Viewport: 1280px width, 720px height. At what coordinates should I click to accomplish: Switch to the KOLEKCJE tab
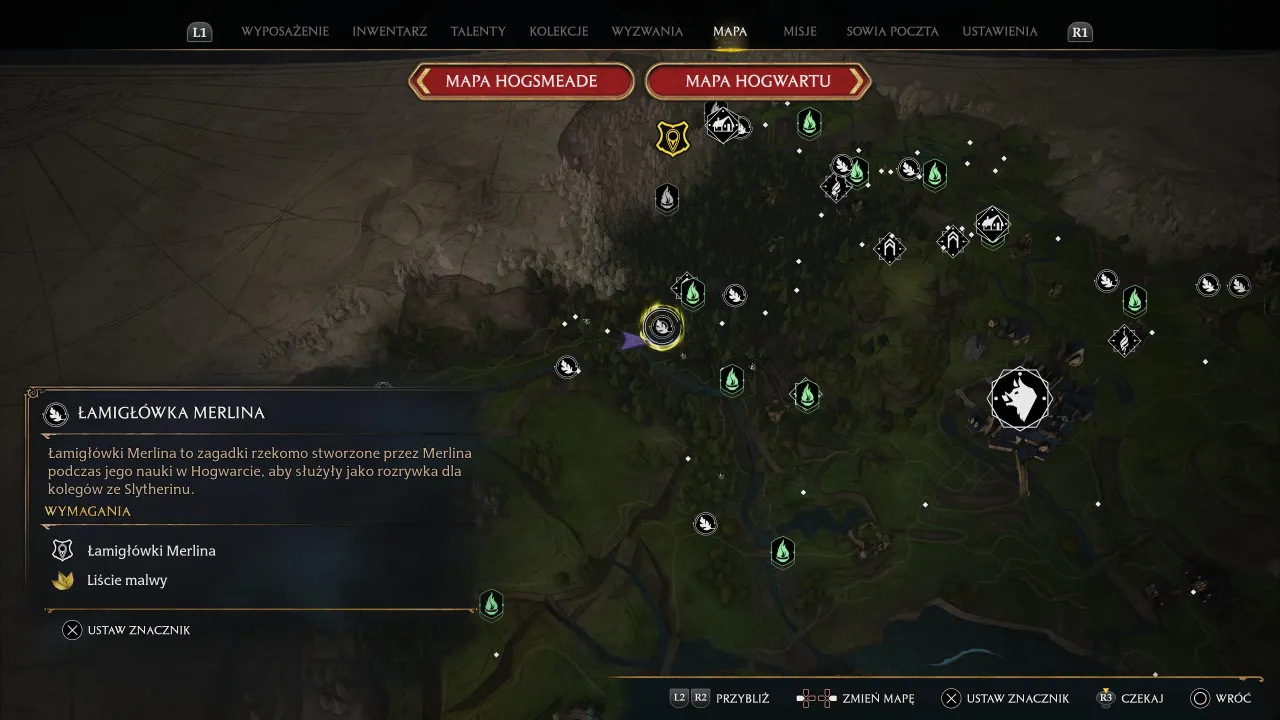point(558,31)
